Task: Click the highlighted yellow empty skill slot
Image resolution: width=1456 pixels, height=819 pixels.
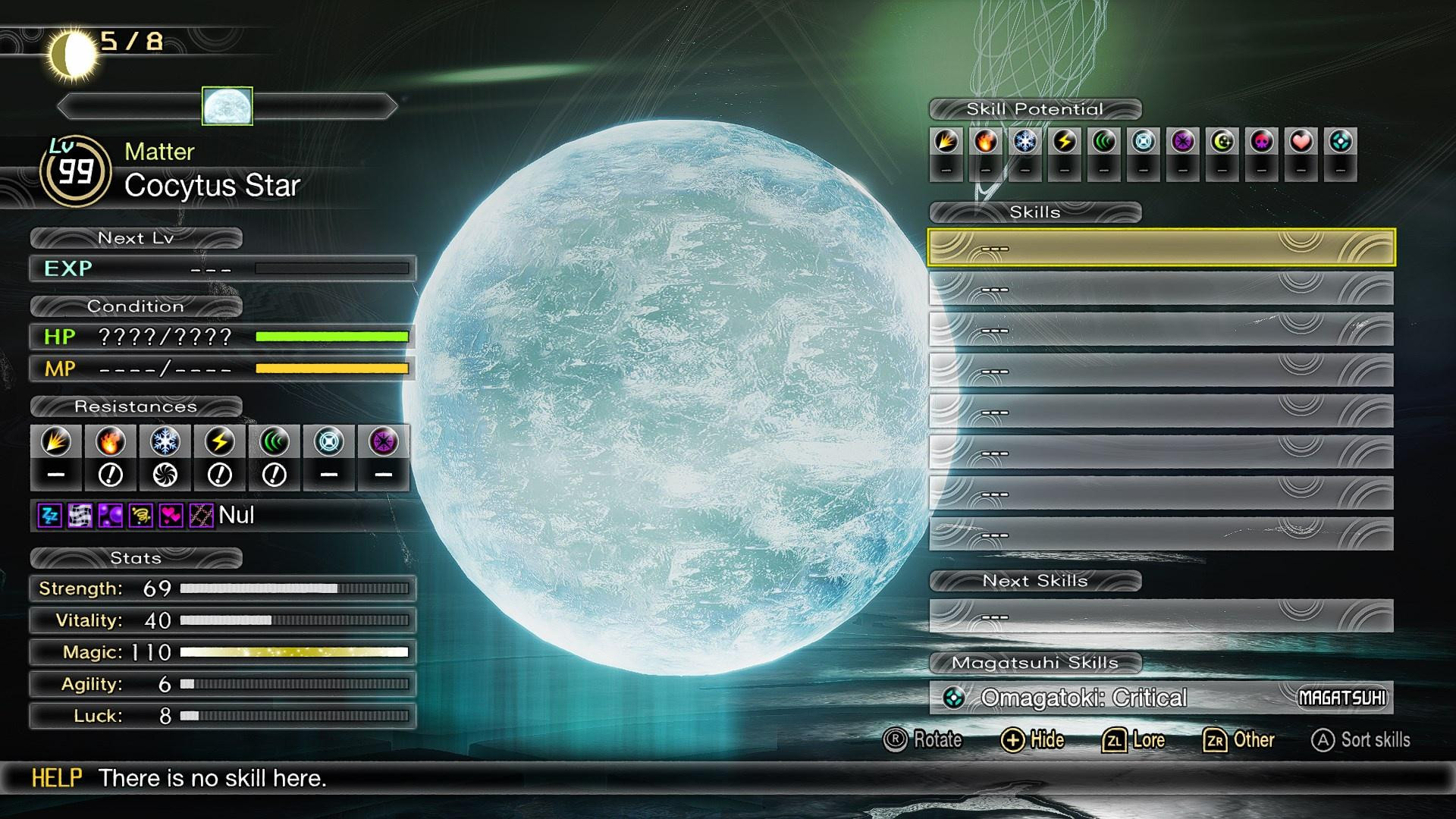Action: 1160,247
